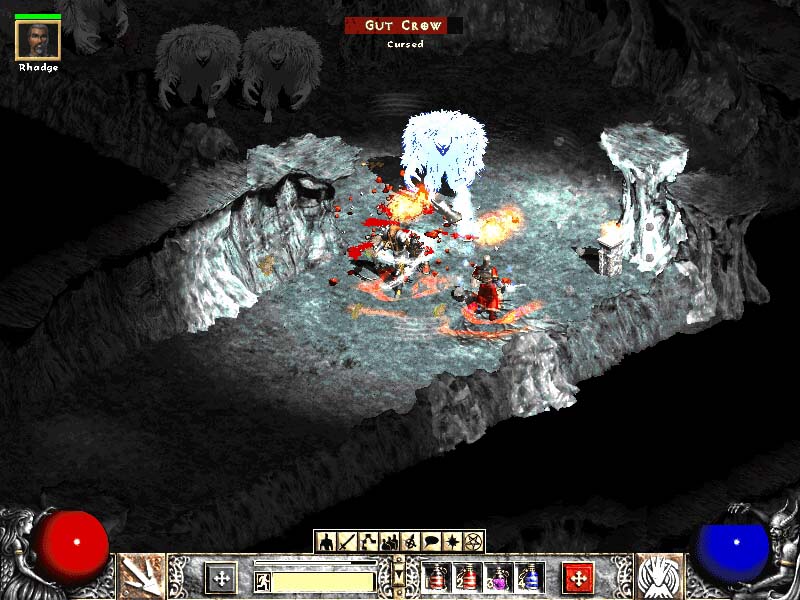800x600 pixels.
Task: Open the message log speech bubble
Action: [x=431, y=542]
